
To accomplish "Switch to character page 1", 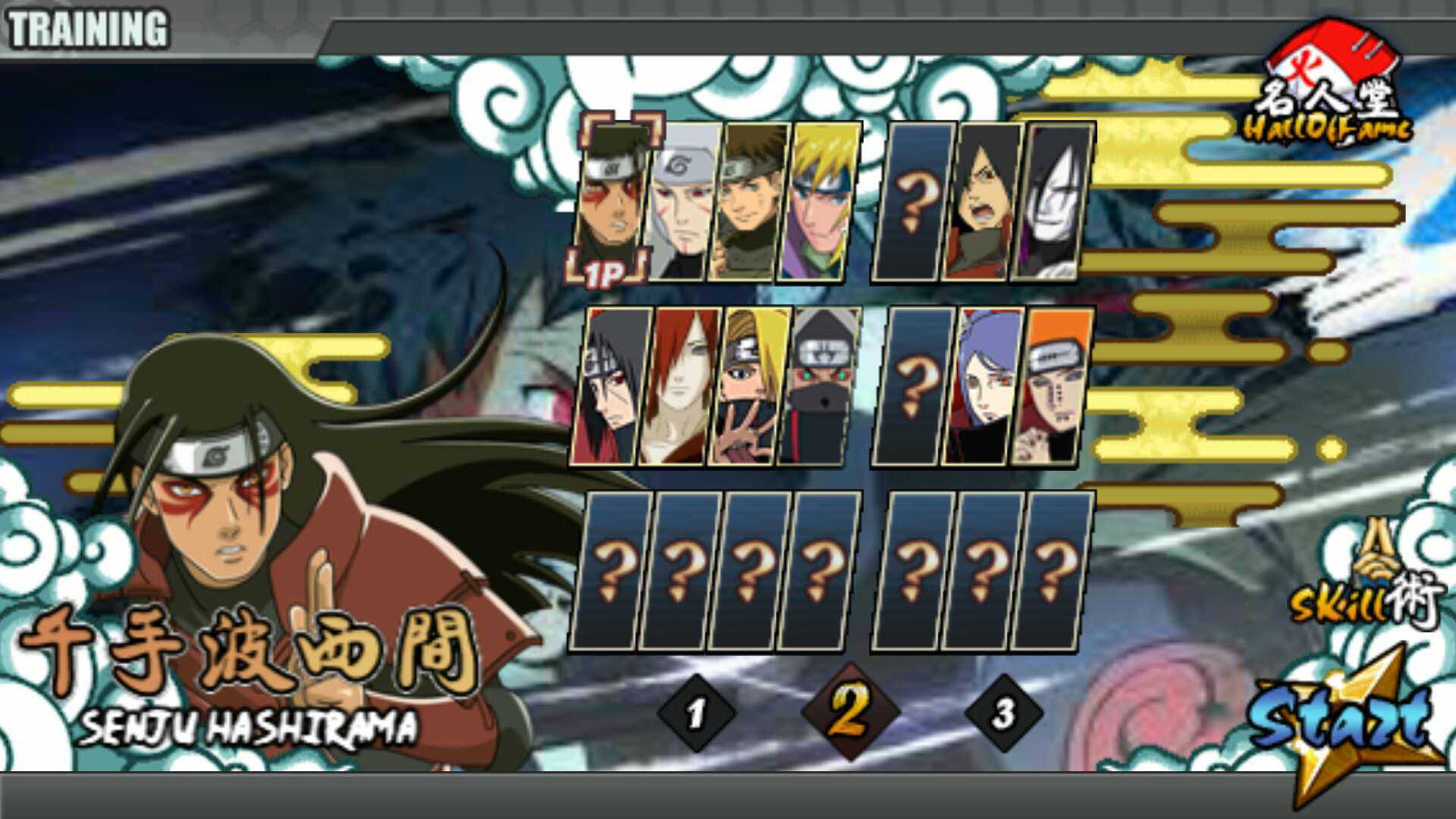I will click(696, 713).
